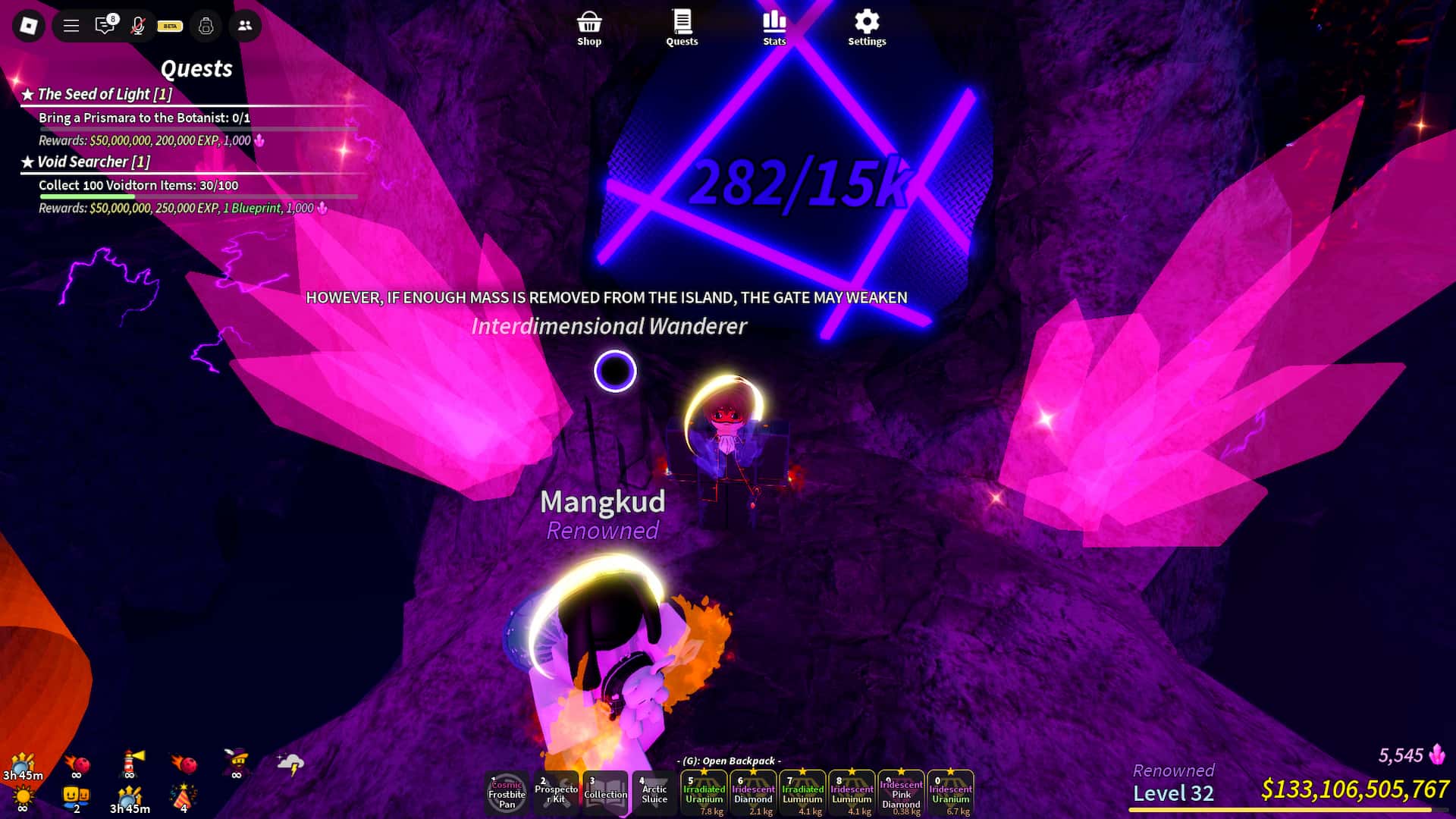Open the Shop from the top bar
The image size is (1456, 819).
[x=589, y=25]
